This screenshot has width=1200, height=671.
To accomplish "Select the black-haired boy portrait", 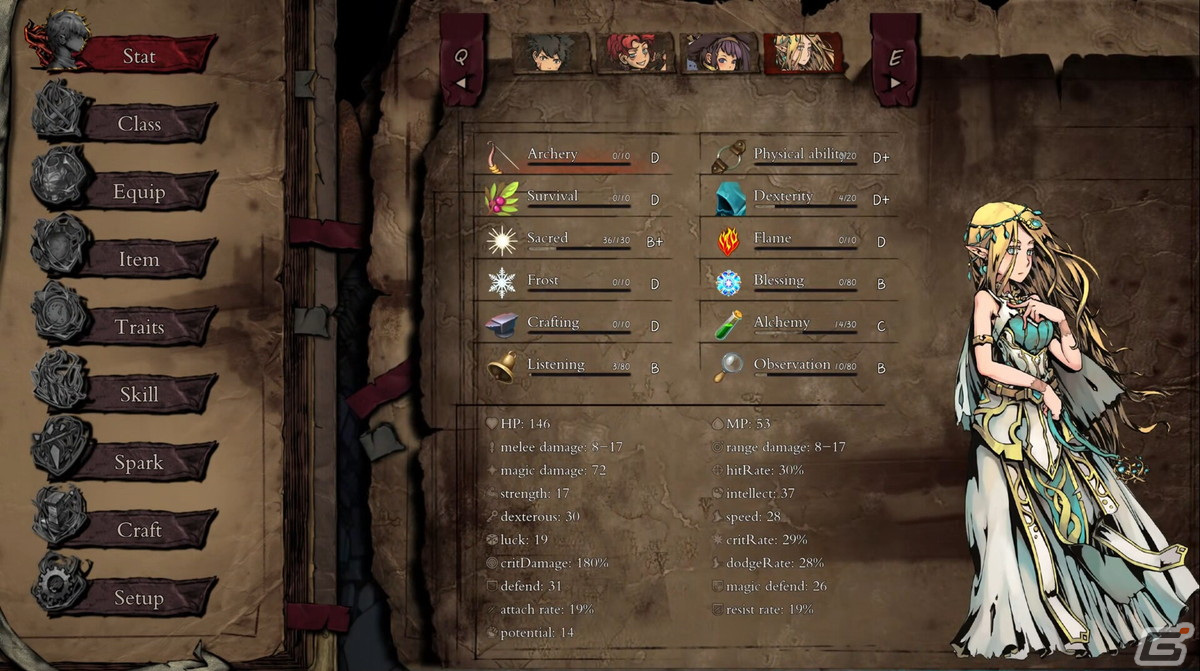I will (549, 53).
